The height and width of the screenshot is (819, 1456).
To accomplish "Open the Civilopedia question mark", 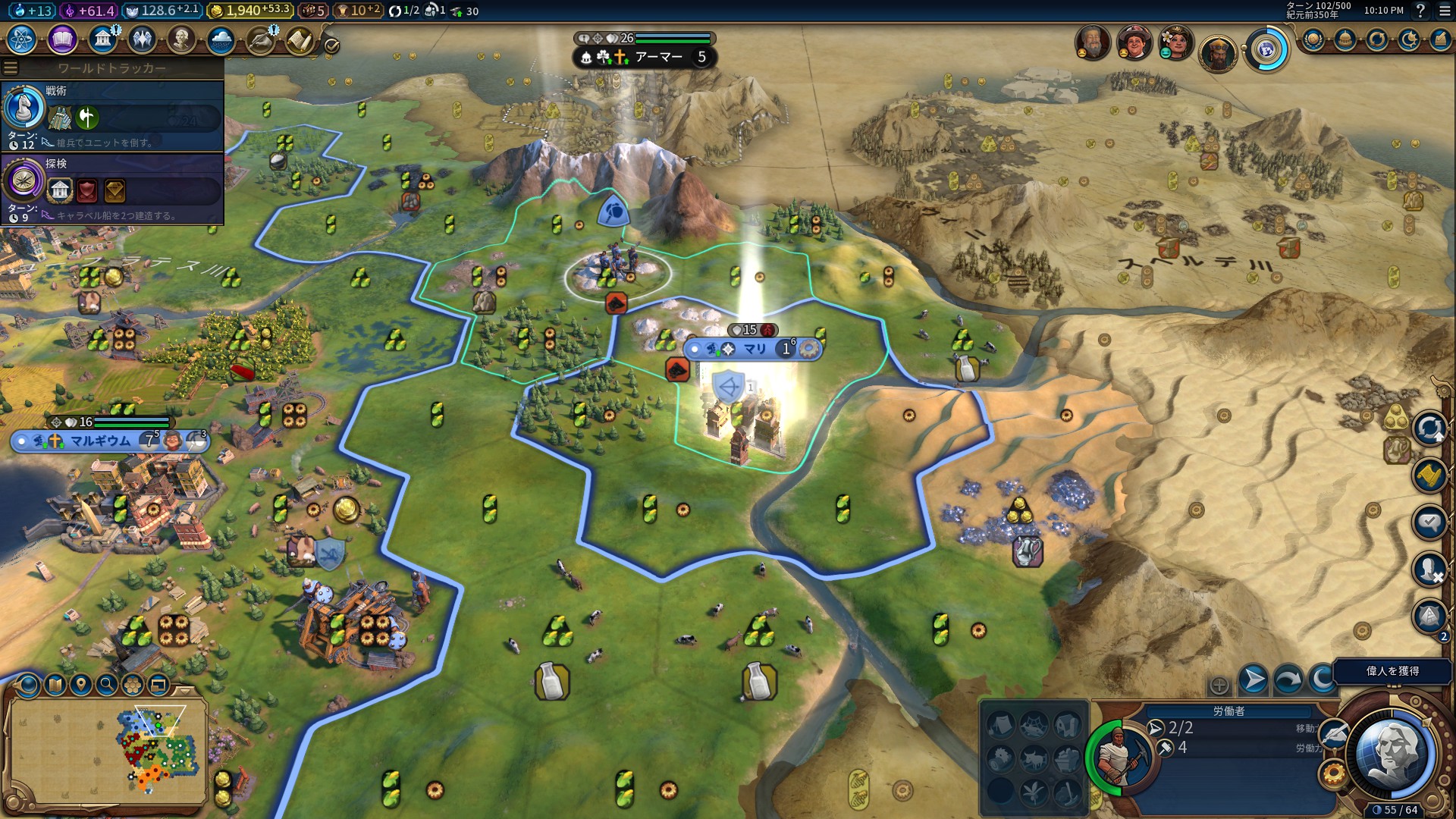I will pos(1420,11).
